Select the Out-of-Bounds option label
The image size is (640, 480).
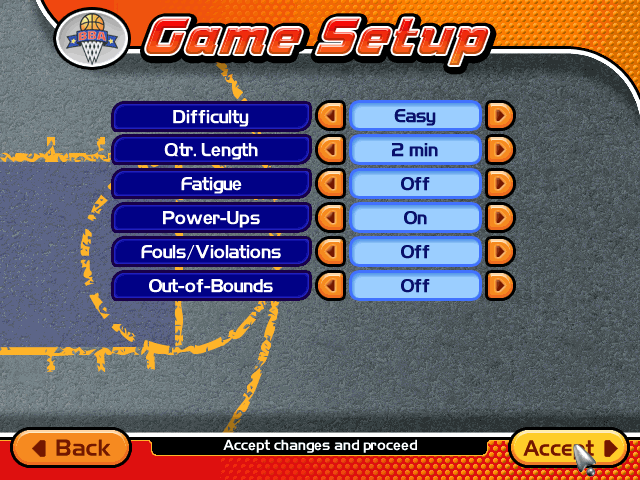tap(211, 286)
